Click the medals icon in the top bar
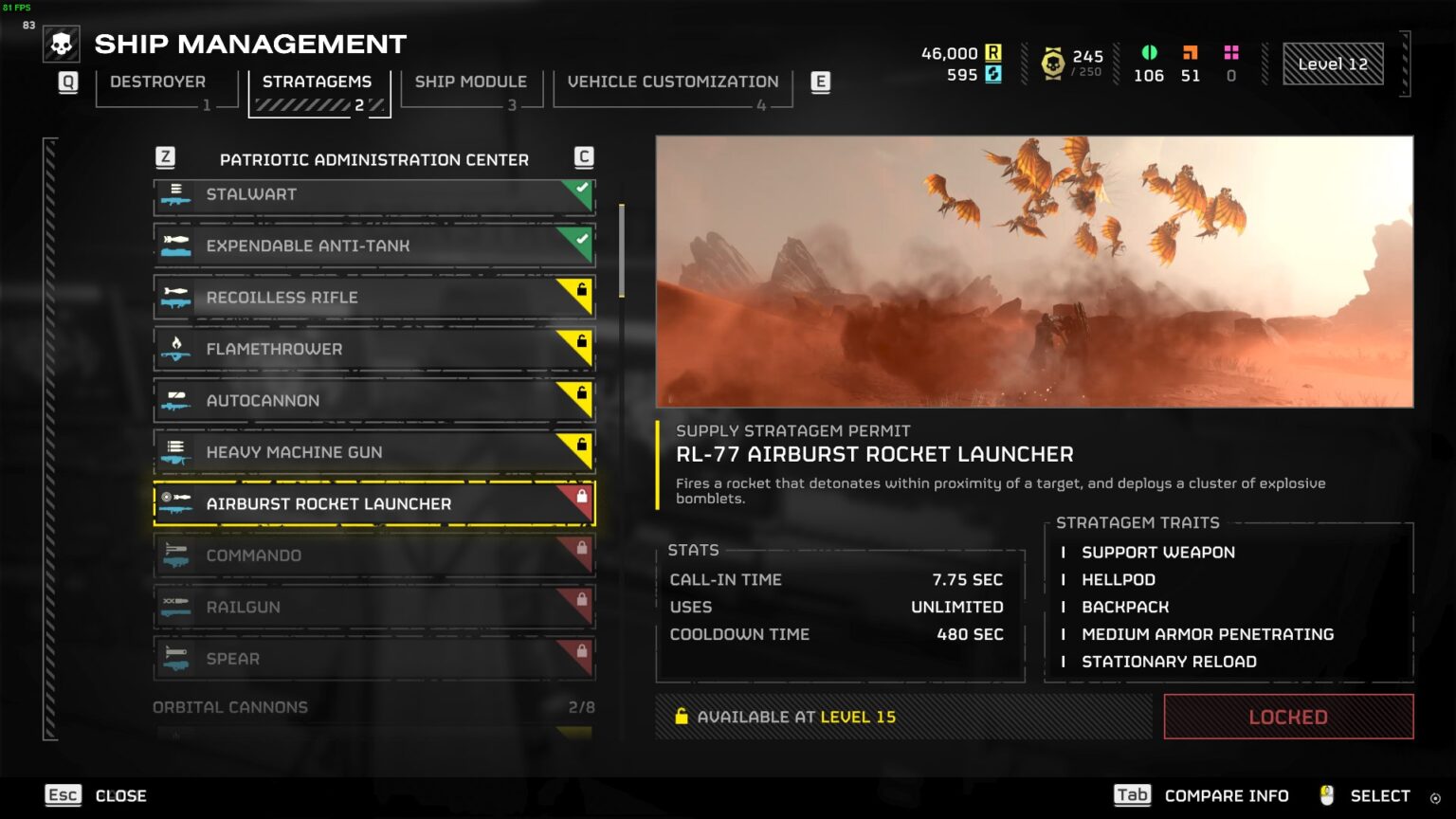Screen dimensions: 1456x819 point(1055,59)
